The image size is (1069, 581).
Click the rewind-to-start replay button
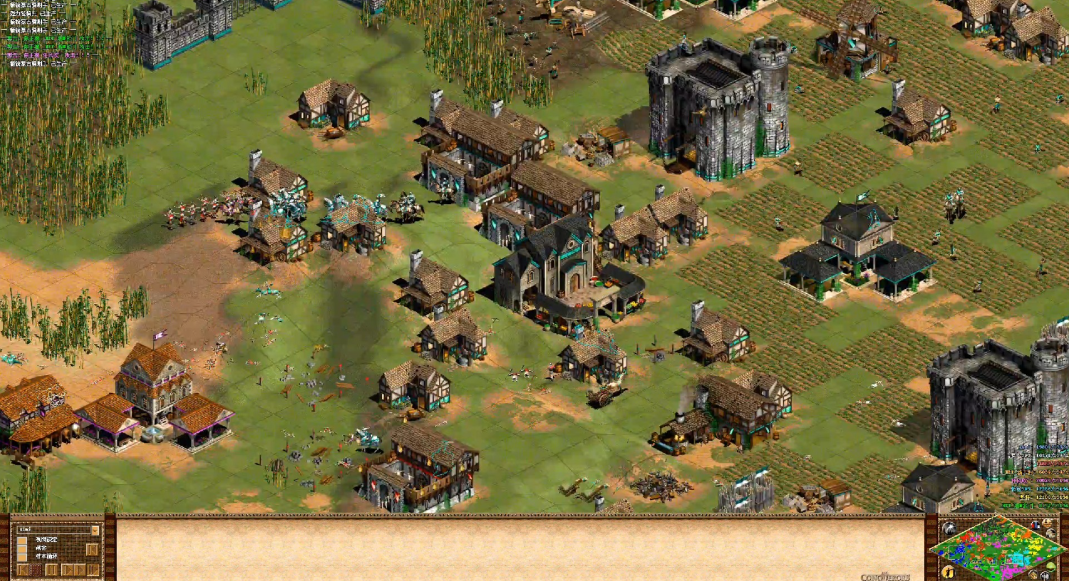coord(22,570)
